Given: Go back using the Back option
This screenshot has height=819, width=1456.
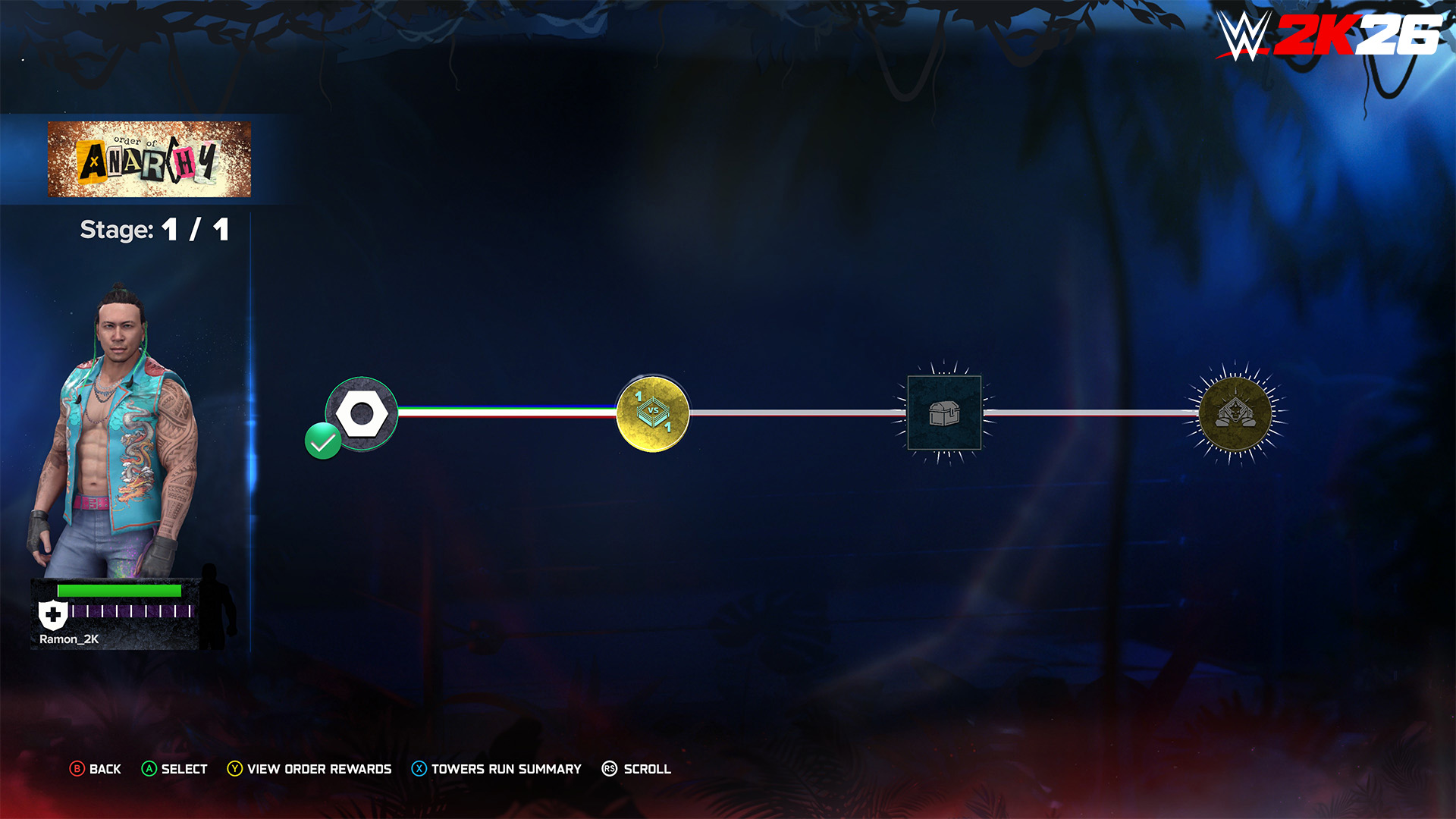Looking at the screenshot, I should coord(96,769).
